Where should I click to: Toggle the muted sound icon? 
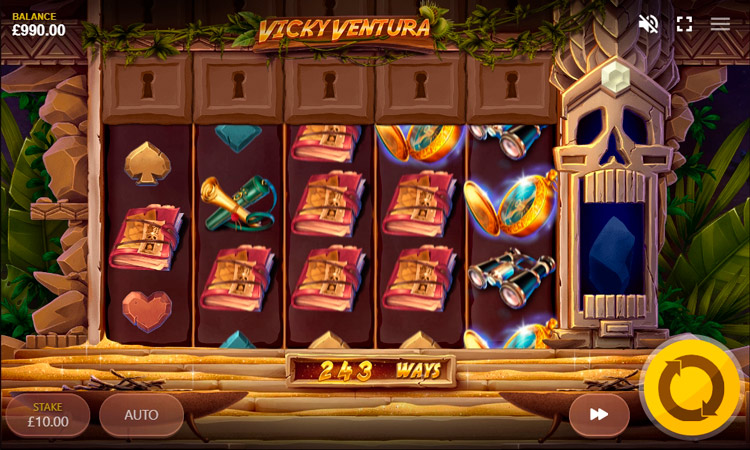point(648,24)
